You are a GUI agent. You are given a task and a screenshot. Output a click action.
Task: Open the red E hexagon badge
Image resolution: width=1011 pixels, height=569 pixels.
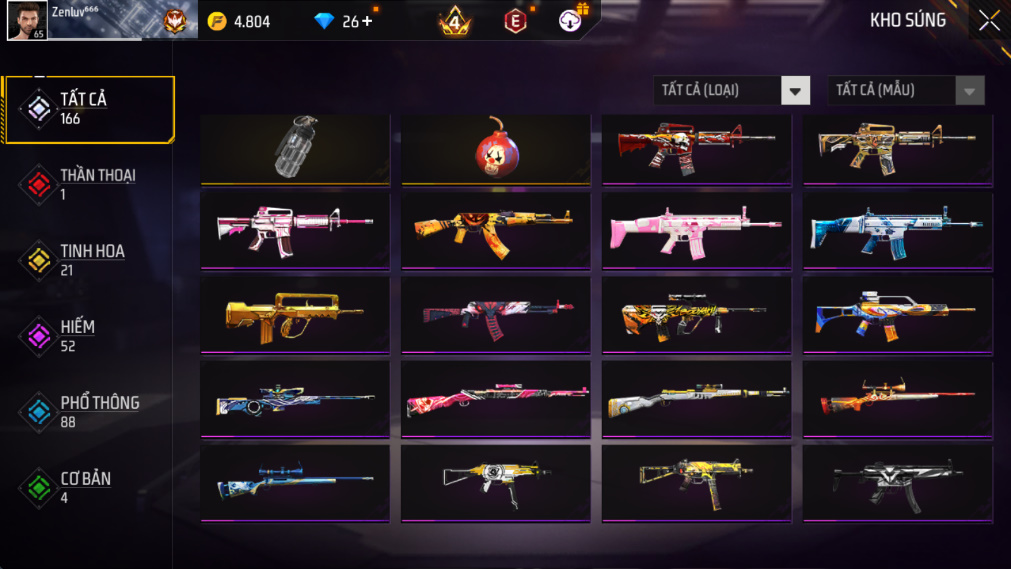(515, 21)
